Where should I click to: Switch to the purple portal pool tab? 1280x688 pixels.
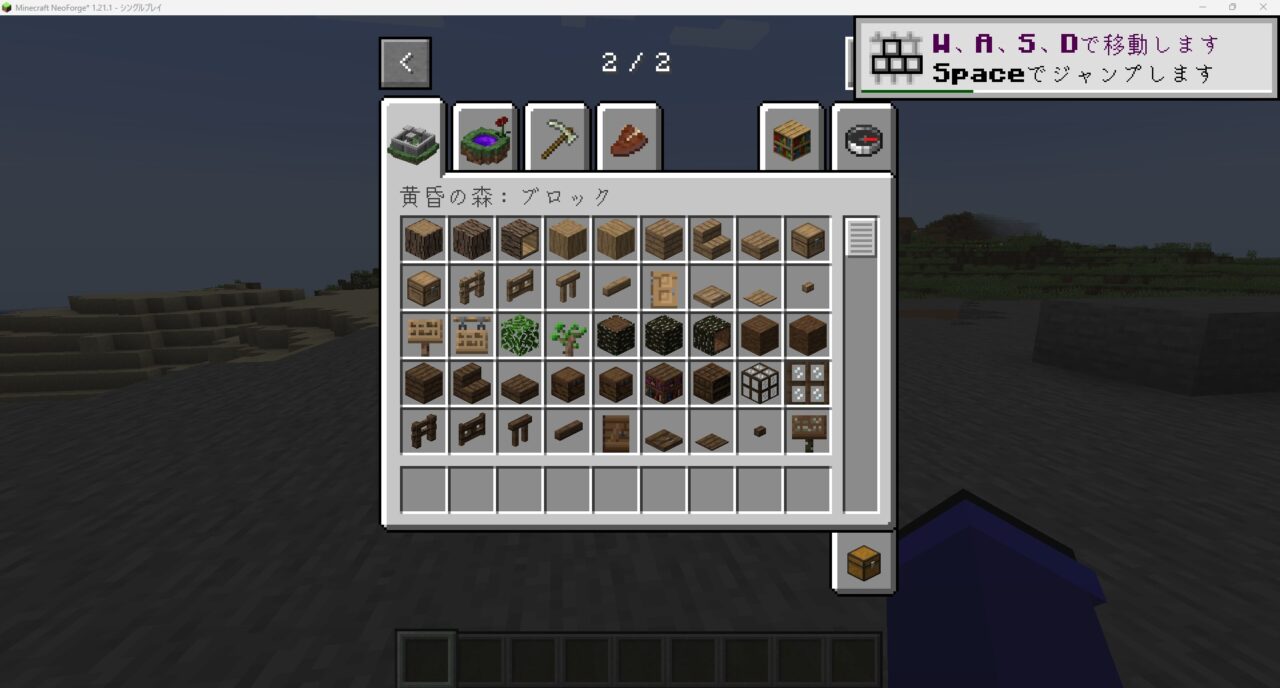[485, 141]
